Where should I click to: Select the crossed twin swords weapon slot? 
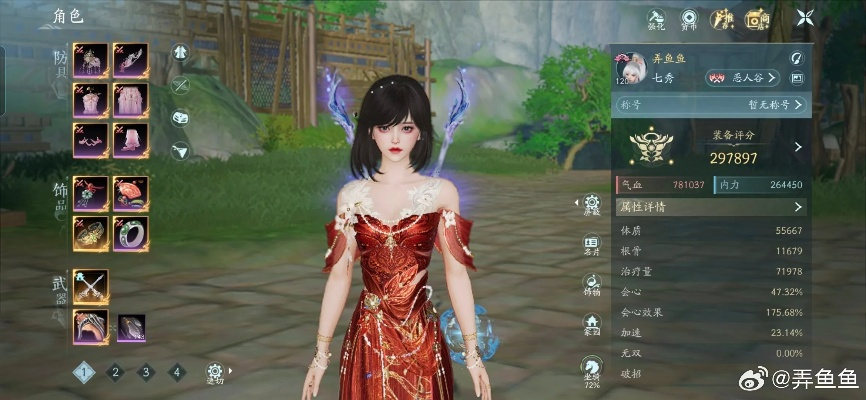coord(91,287)
